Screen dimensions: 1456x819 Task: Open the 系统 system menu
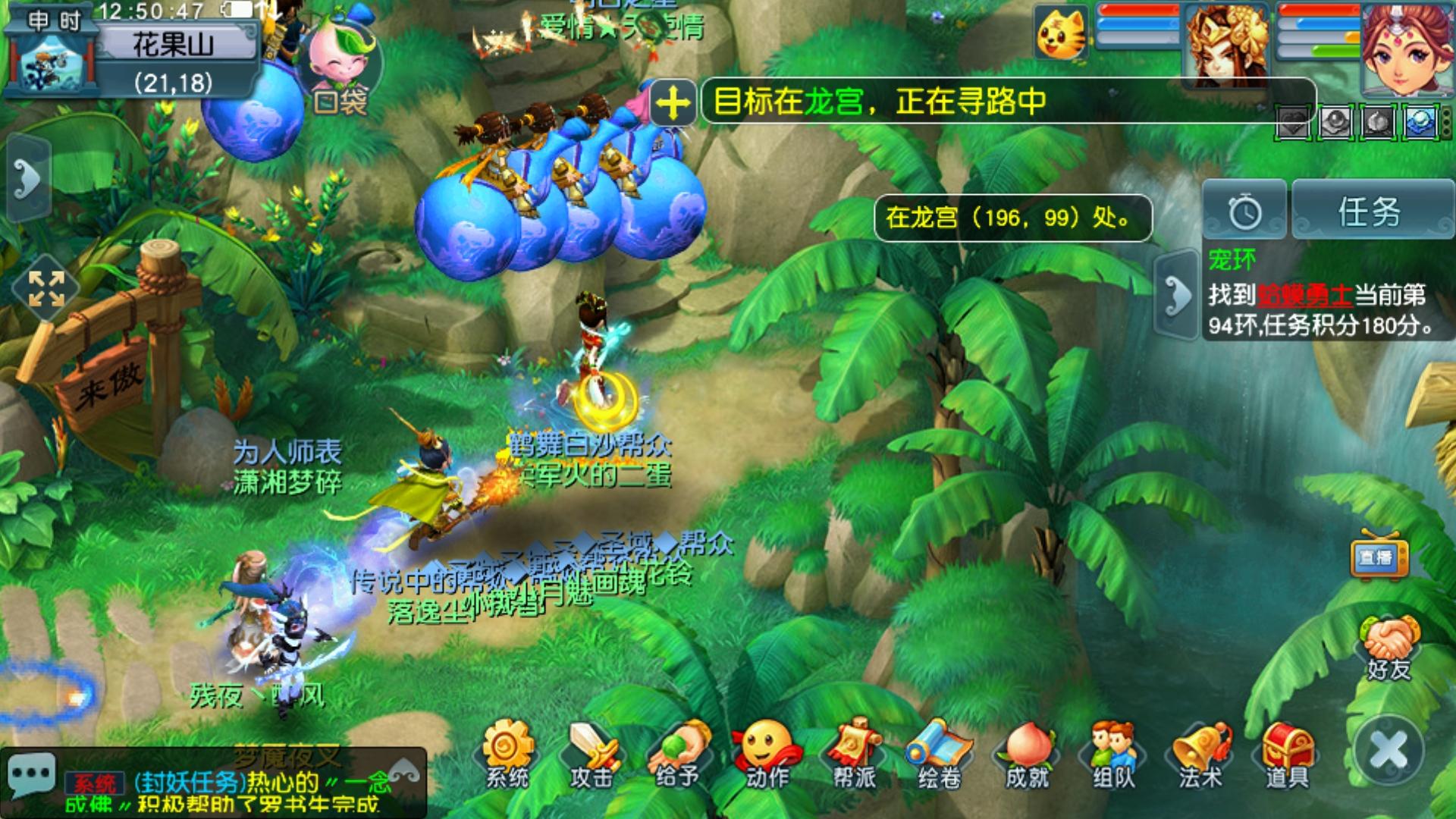pyautogui.click(x=507, y=754)
